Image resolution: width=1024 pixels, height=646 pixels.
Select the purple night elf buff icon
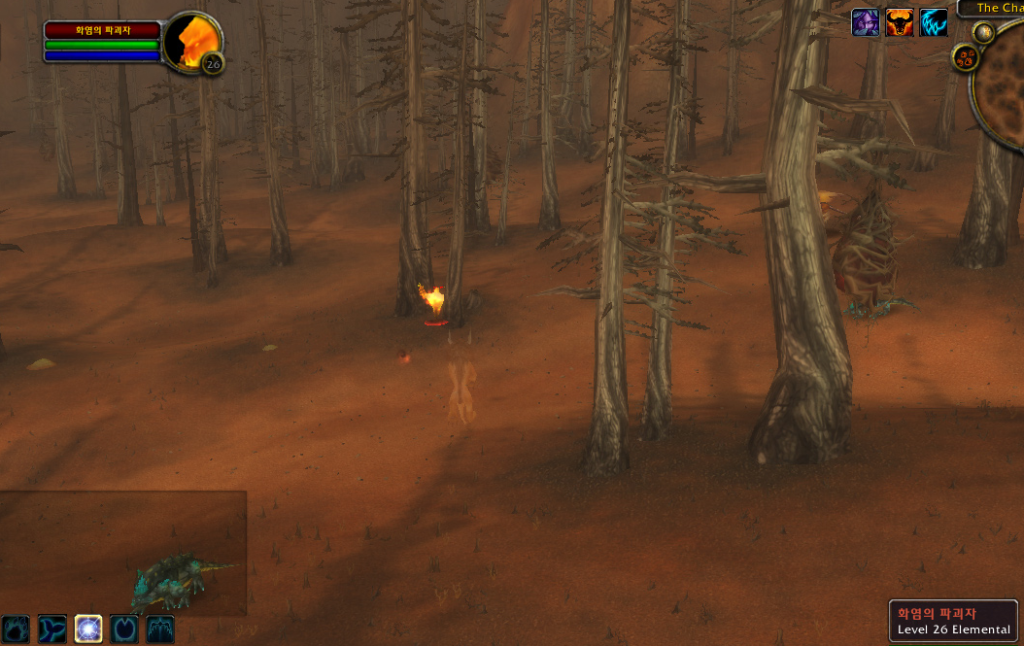coord(865,23)
